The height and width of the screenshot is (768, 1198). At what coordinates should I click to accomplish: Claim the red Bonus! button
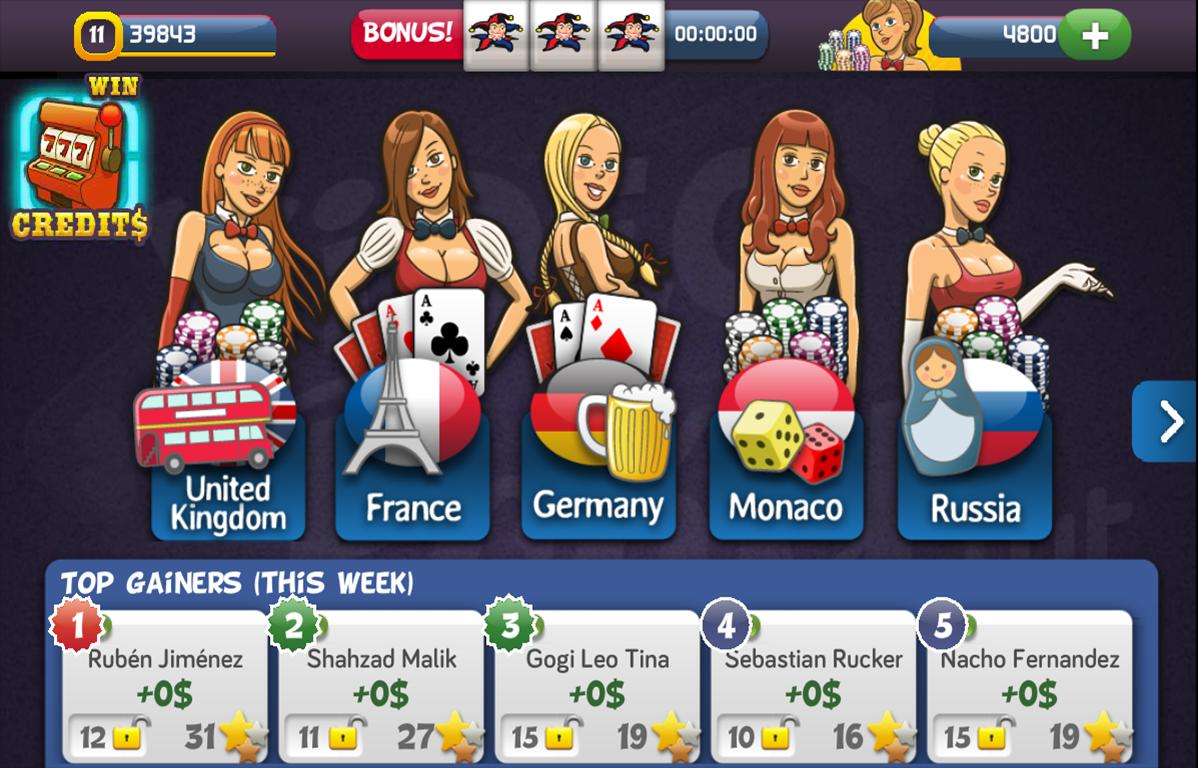406,33
